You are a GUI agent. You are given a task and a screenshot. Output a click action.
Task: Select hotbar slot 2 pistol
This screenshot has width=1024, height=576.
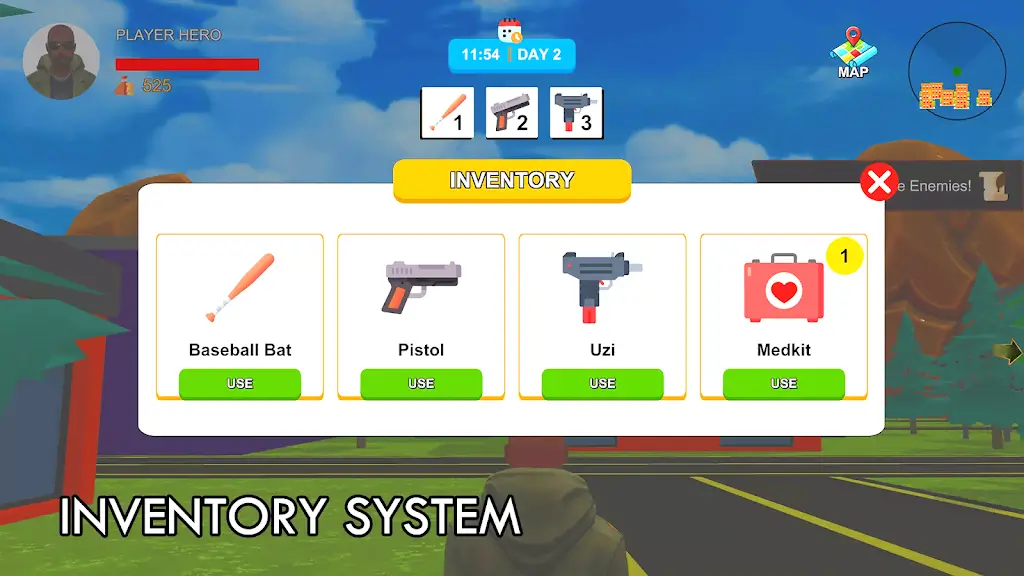(x=512, y=112)
